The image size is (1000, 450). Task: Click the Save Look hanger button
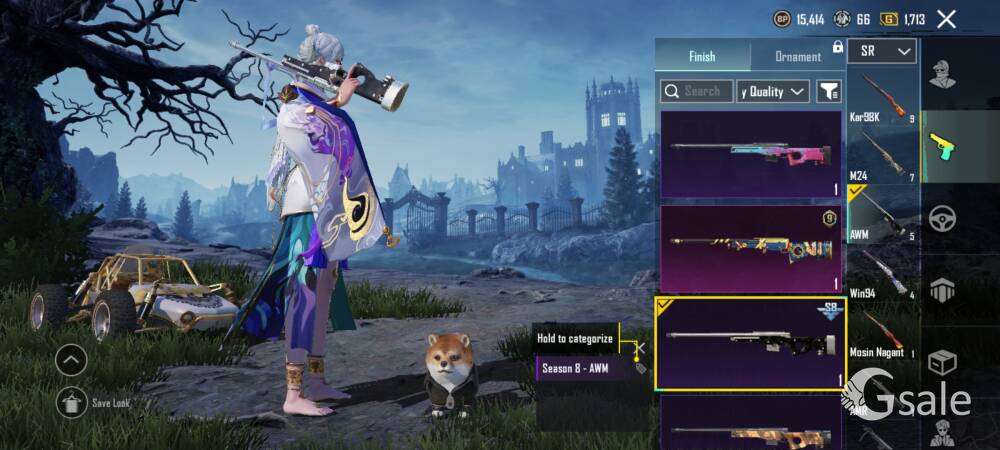71,402
